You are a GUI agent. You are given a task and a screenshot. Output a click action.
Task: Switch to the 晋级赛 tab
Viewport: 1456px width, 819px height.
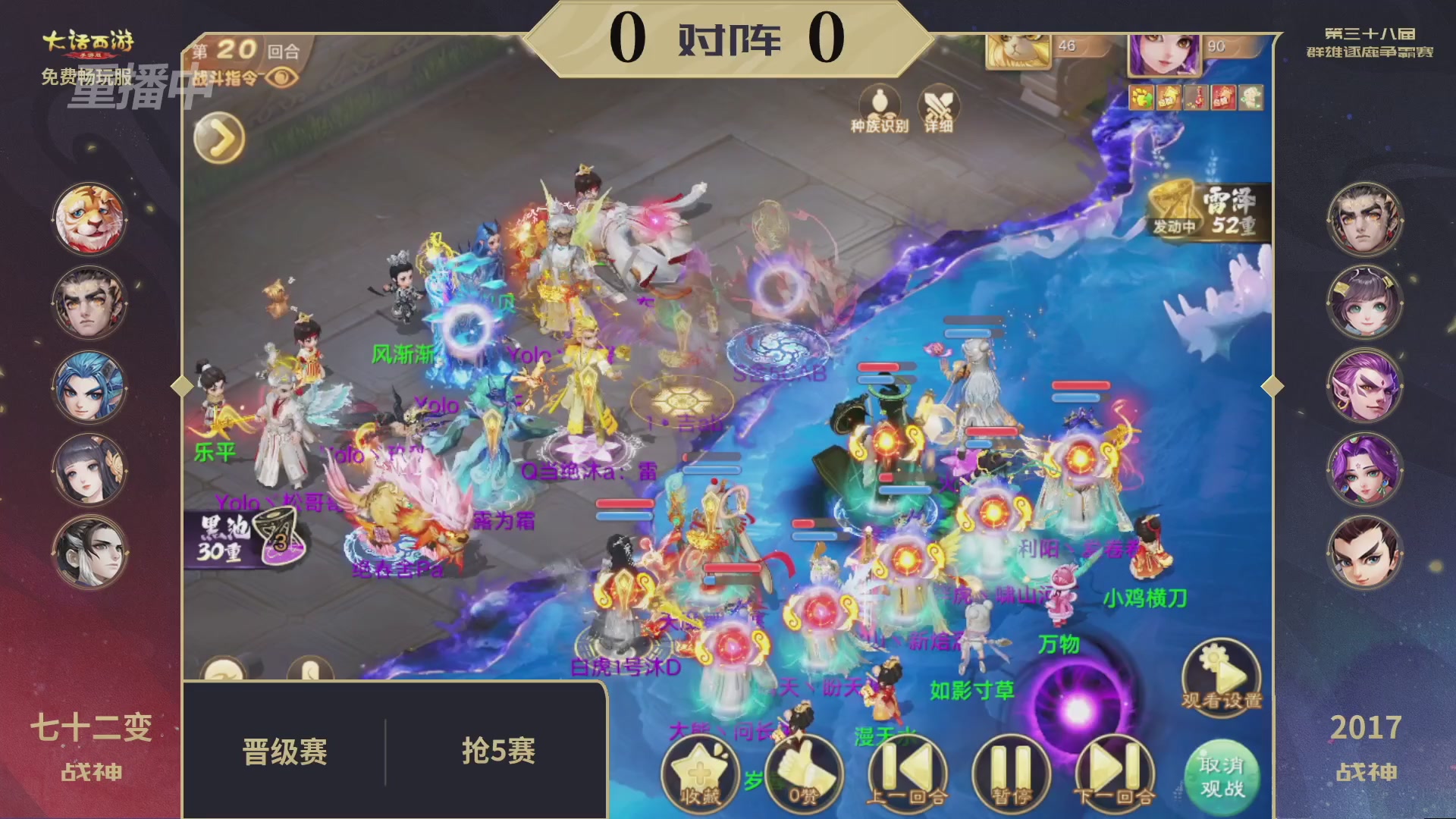pos(284,751)
